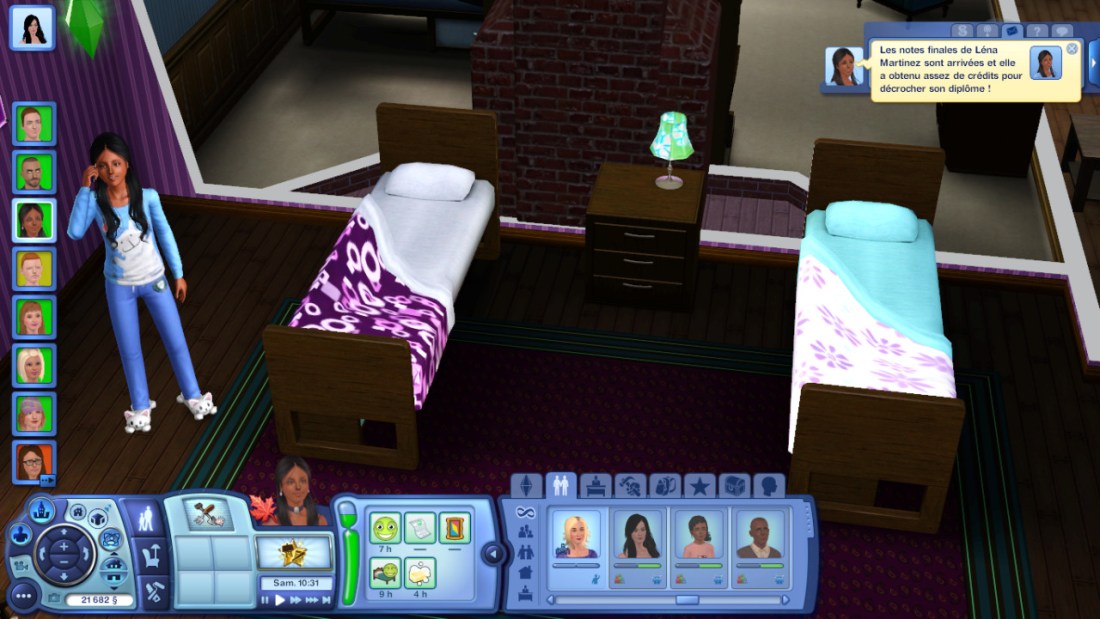Close the Léna Martinez diploma notification
1100x619 pixels.
(1072, 49)
